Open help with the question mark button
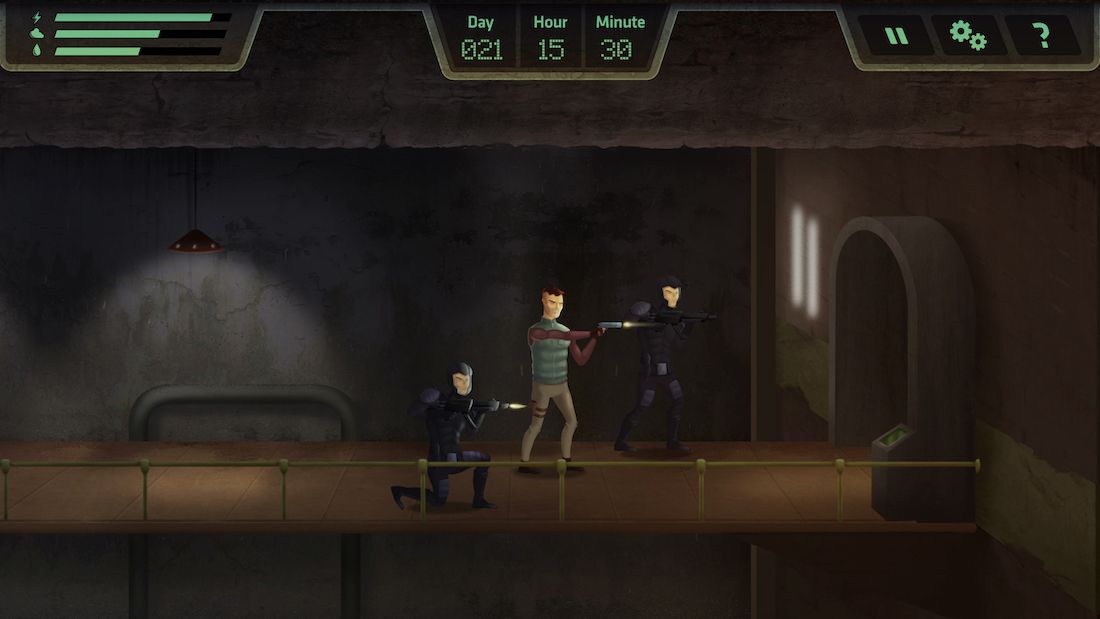The height and width of the screenshot is (619, 1100). pyautogui.click(x=1042, y=36)
